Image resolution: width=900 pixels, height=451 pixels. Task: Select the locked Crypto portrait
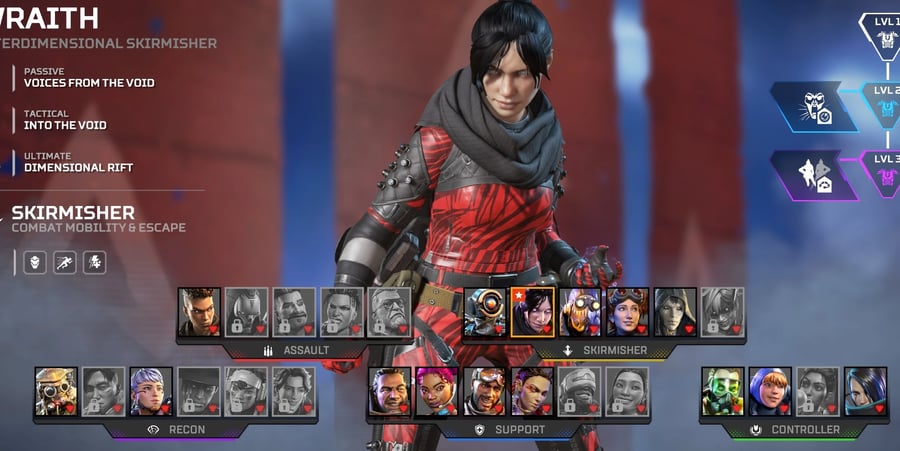[104, 391]
